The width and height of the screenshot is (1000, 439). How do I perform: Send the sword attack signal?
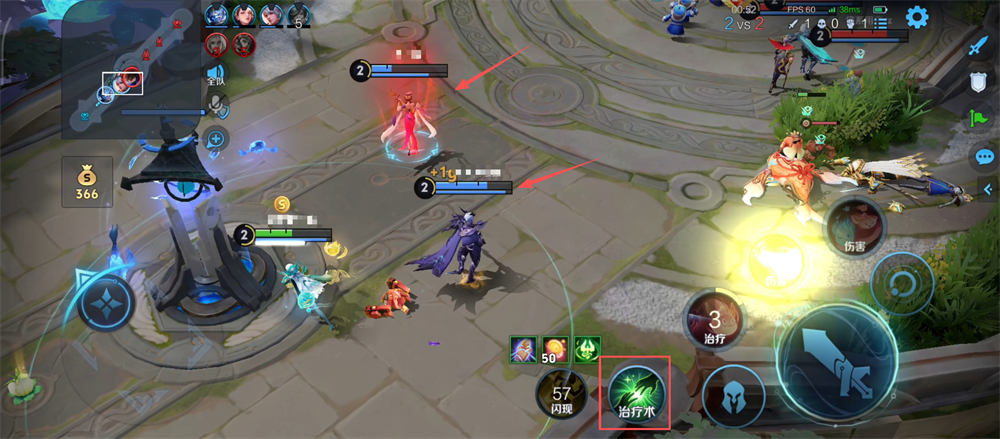pos(979,47)
